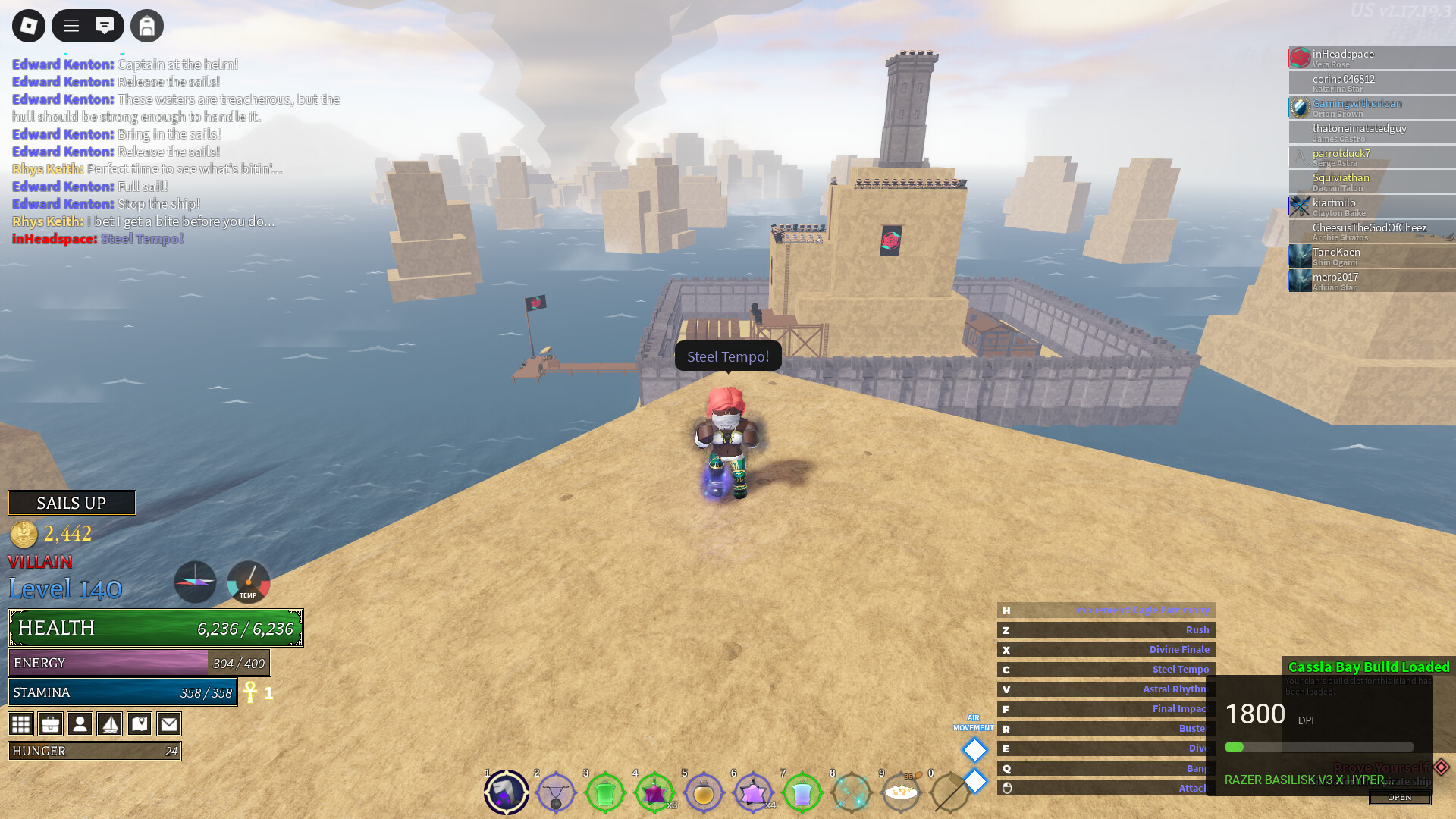Open the backpack inventory button
This screenshot has height=819, width=1456.
click(x=147, y=26)
